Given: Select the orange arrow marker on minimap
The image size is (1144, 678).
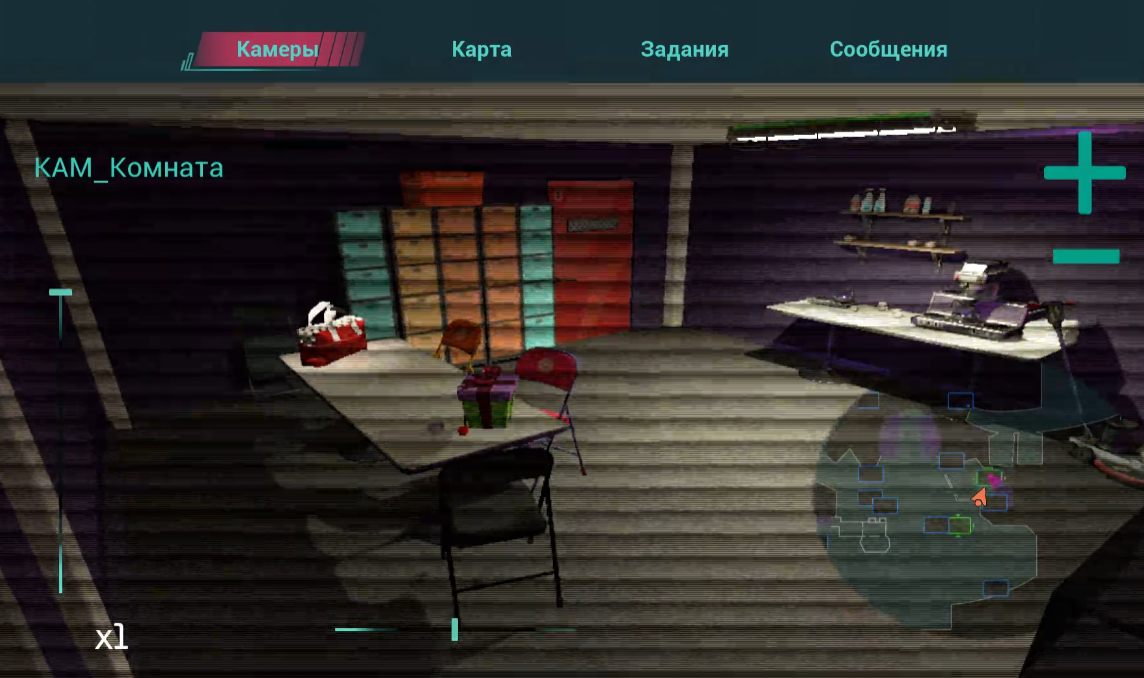Looking at the screenshot, I should (980, 496).
